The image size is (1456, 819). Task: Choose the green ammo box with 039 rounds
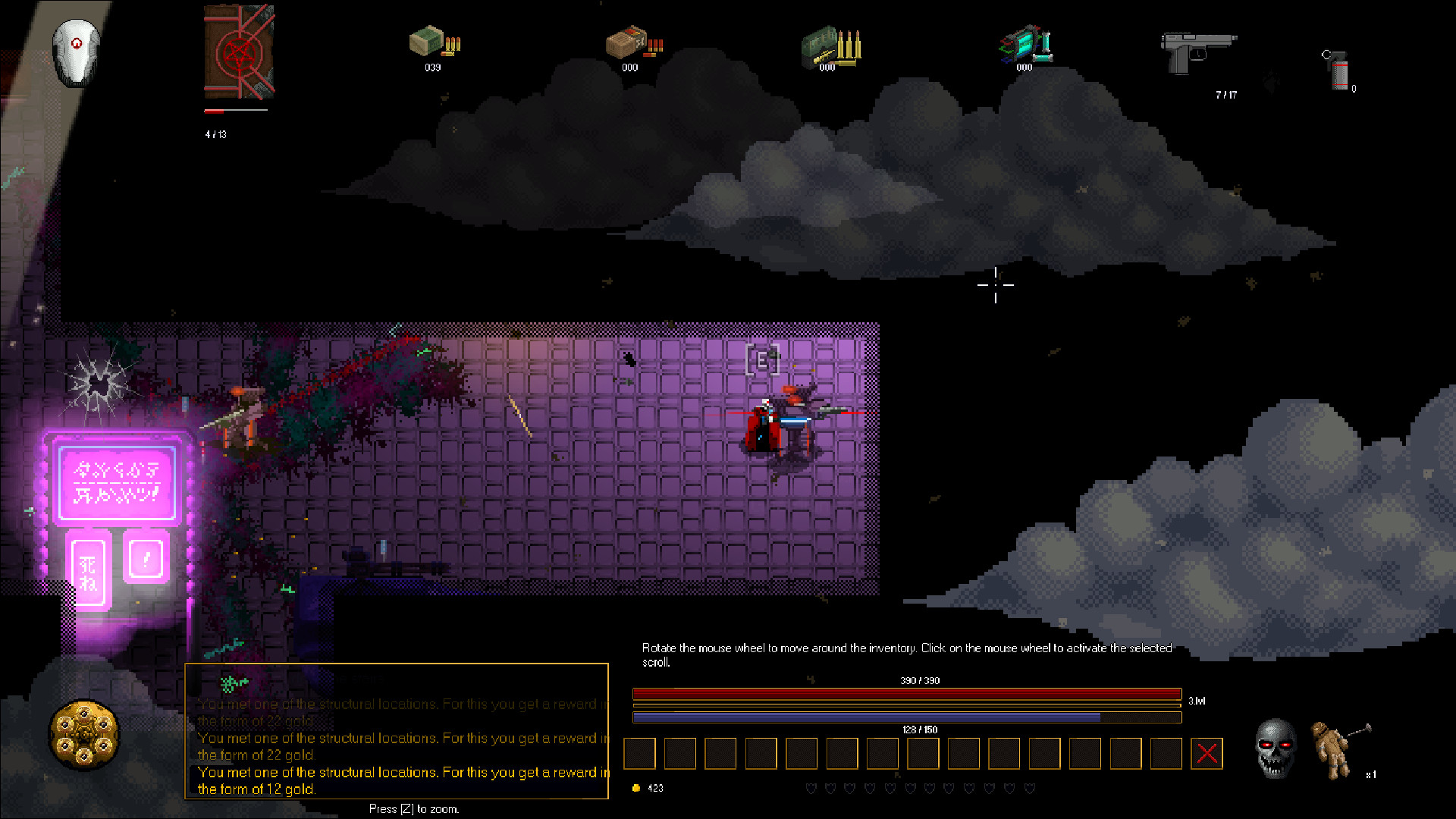[434, 42]
